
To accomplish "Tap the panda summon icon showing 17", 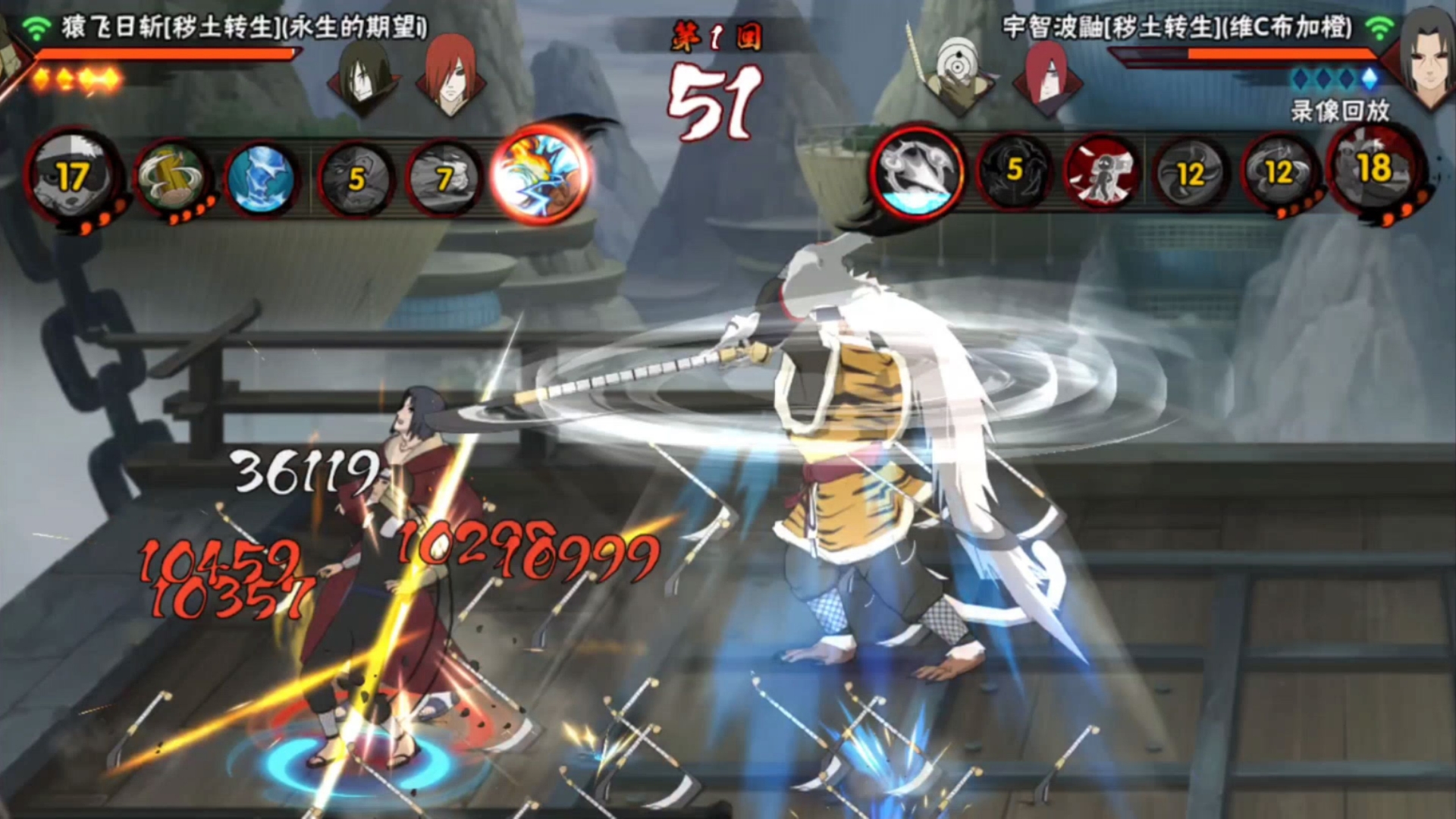I will pos(72,176).
